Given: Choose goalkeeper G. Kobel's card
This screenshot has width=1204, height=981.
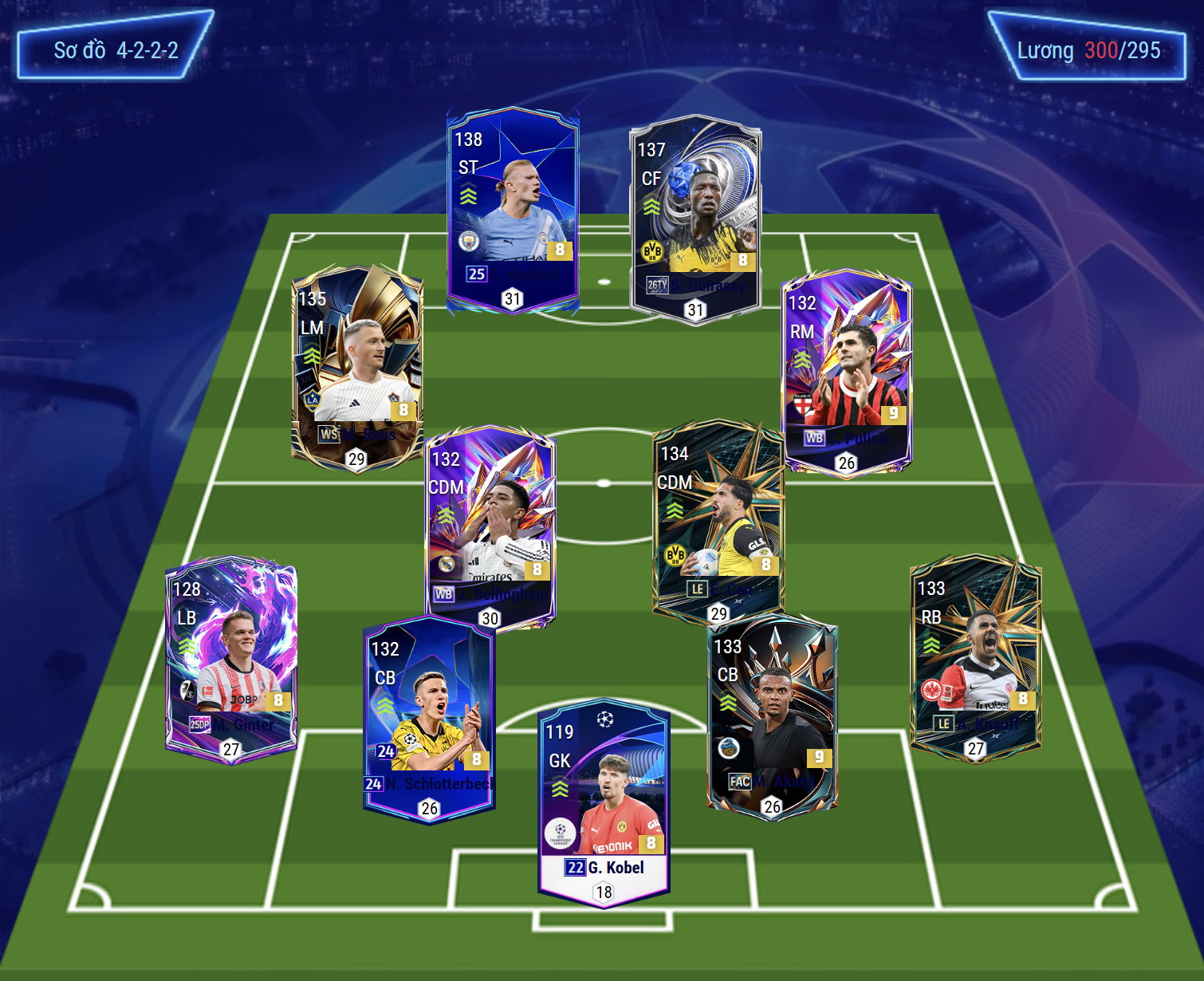Looking at the screenshot, I should (604, 802).
